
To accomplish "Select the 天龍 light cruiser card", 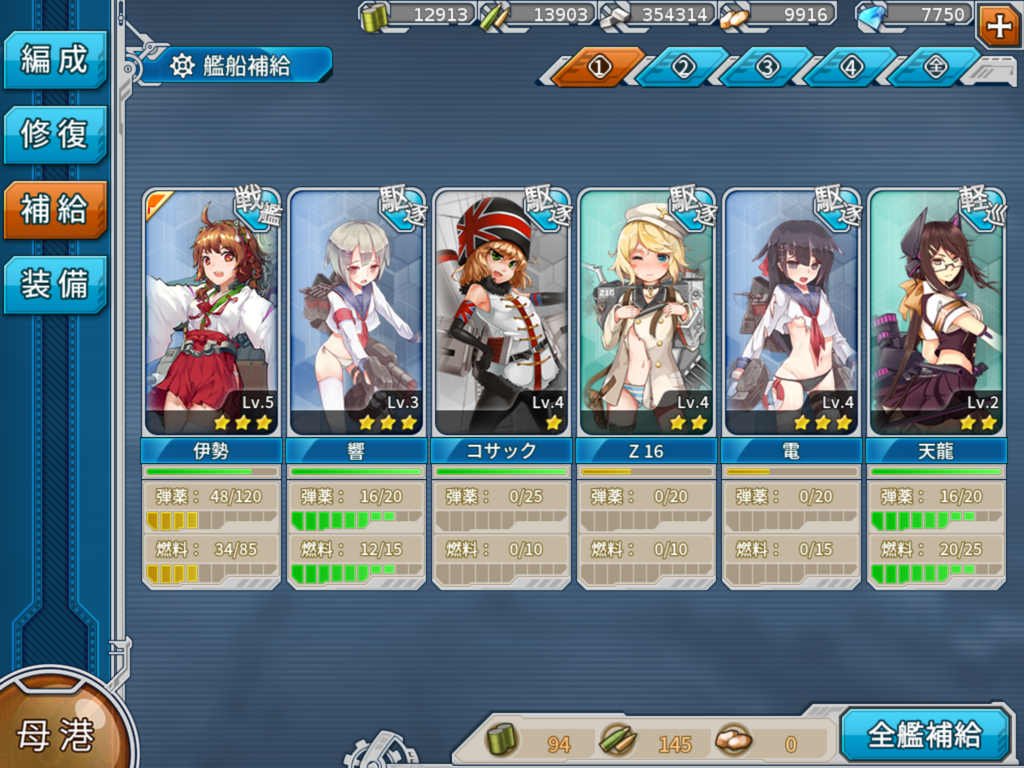I will pos(936,312).
